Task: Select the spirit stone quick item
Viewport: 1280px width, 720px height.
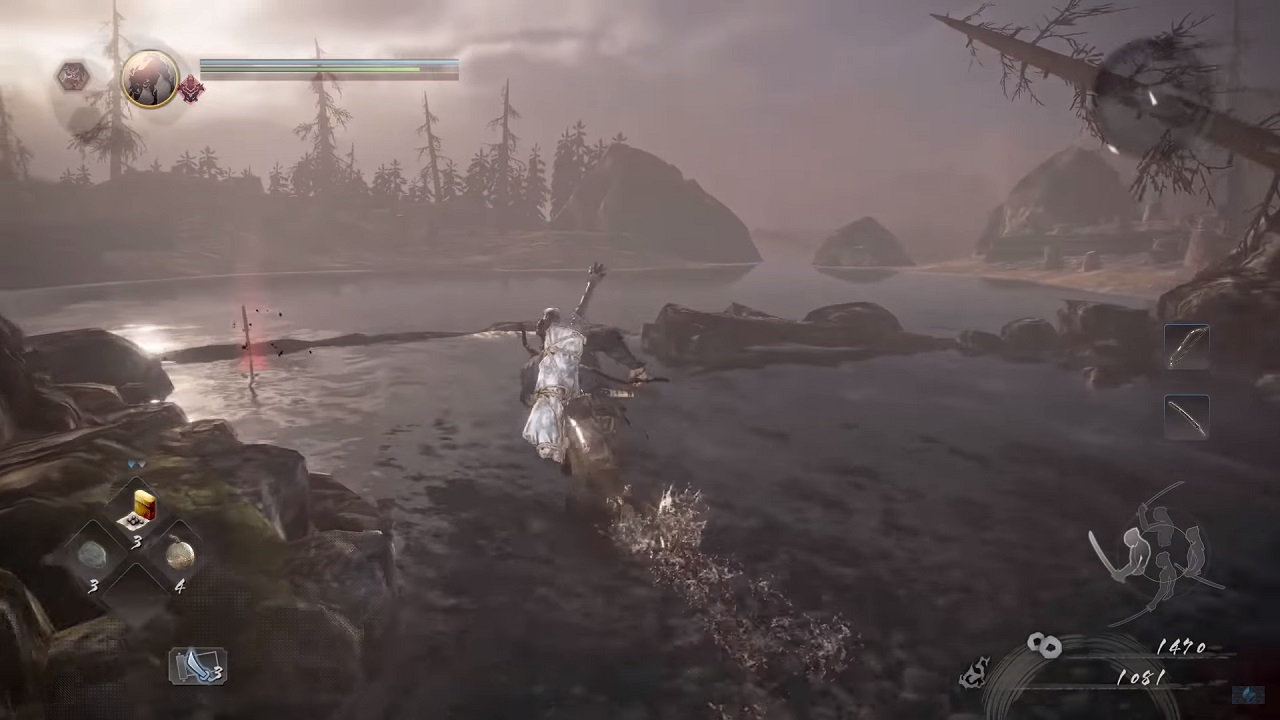Action: click(x=95, y=553)
